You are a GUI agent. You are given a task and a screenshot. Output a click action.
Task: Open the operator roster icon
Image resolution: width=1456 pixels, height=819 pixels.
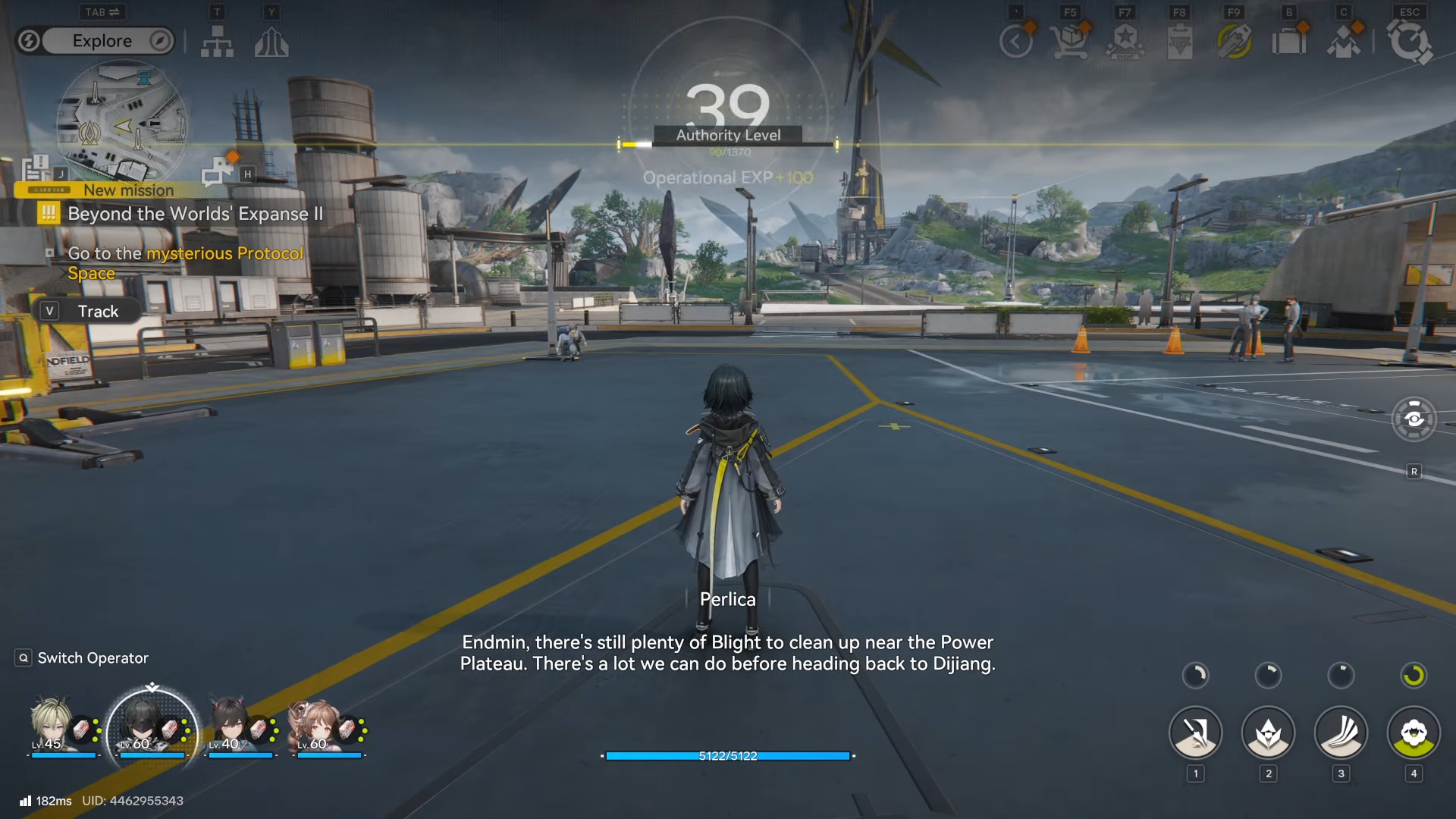point(1343,42)
